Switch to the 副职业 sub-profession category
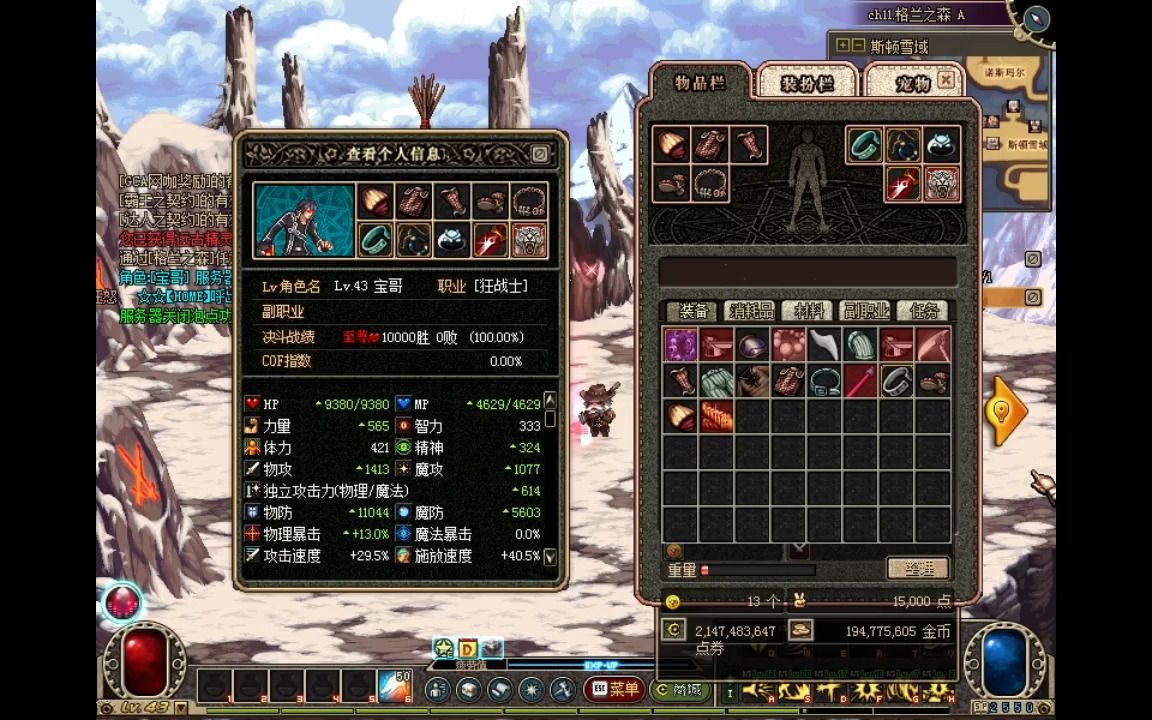The image size is (1152, 720). pyautogui.click(x=864, y=311)
